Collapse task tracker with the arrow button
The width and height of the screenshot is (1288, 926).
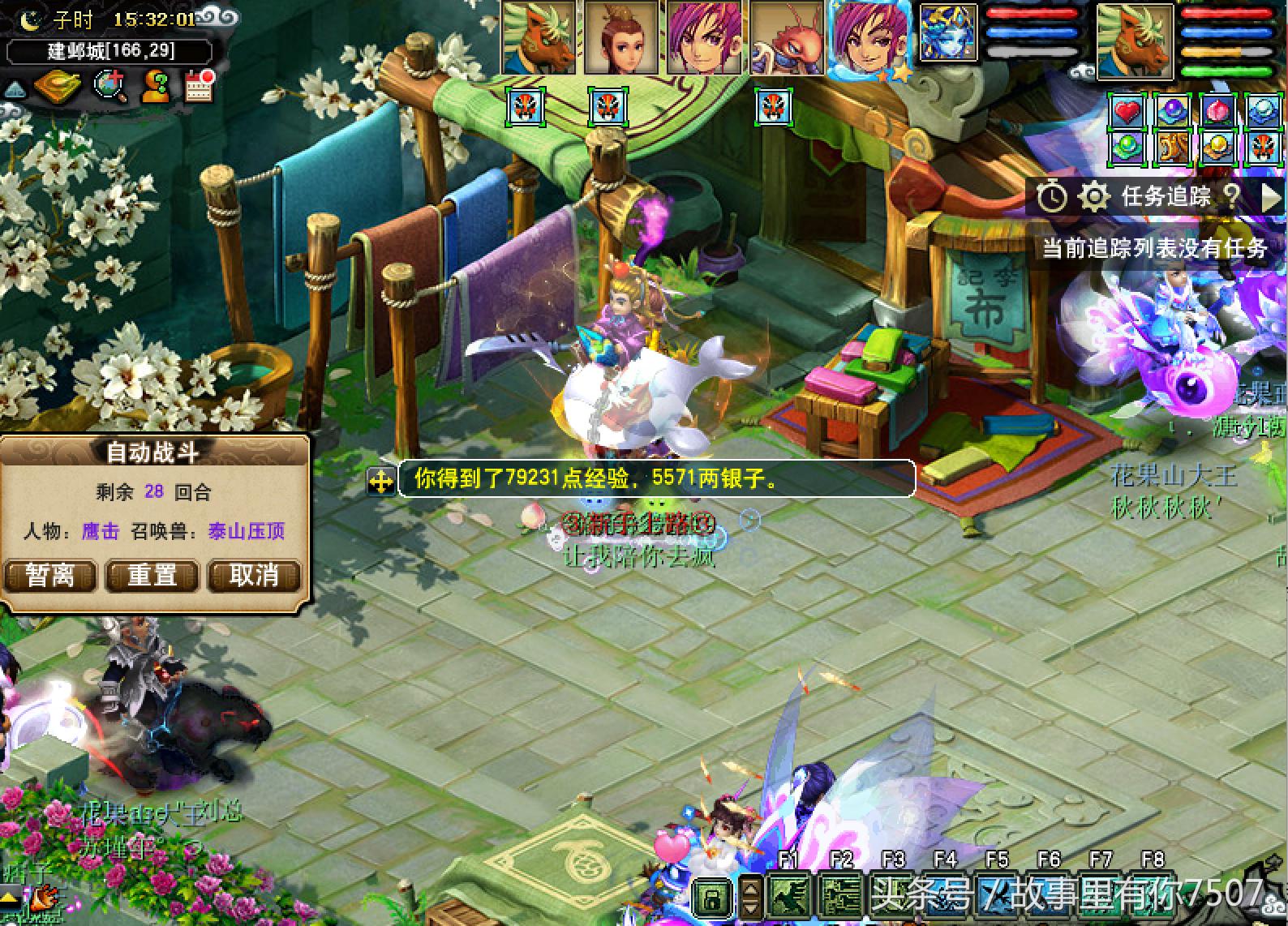pyautogui.click(x=1272, y=196)
